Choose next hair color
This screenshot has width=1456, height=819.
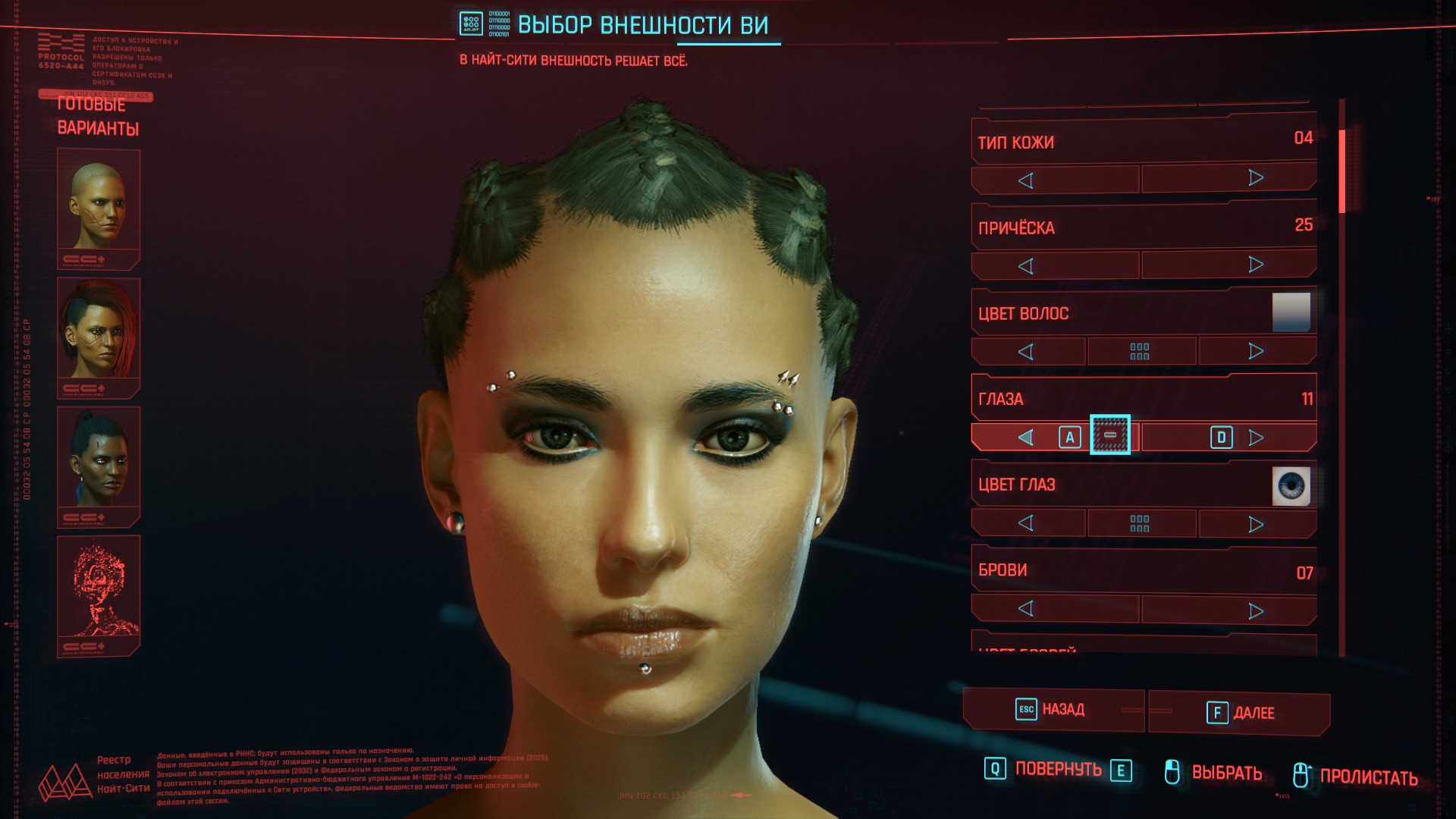click(1256, 351)
